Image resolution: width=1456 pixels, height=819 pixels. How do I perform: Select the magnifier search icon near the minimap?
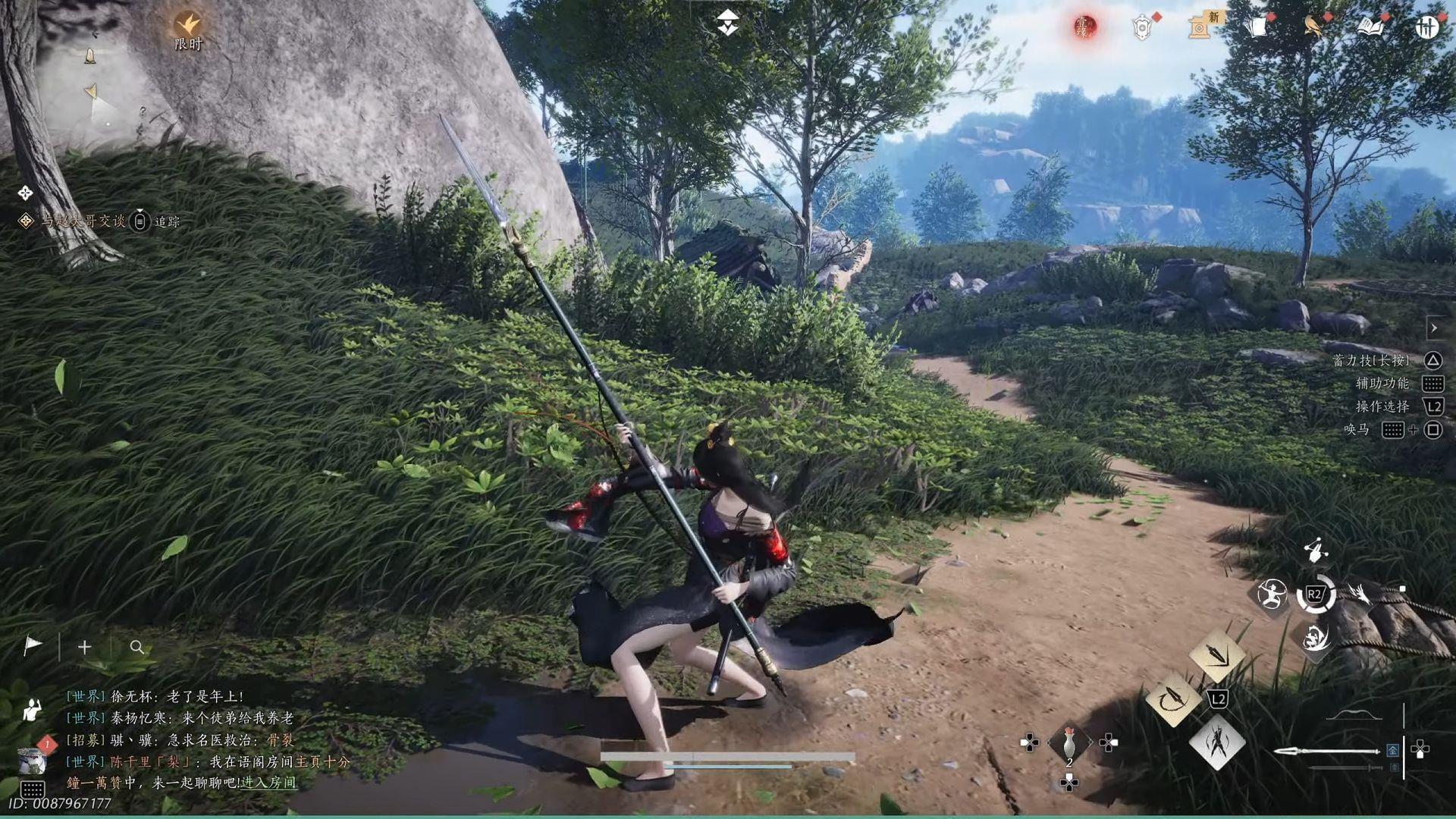(136, 648)
